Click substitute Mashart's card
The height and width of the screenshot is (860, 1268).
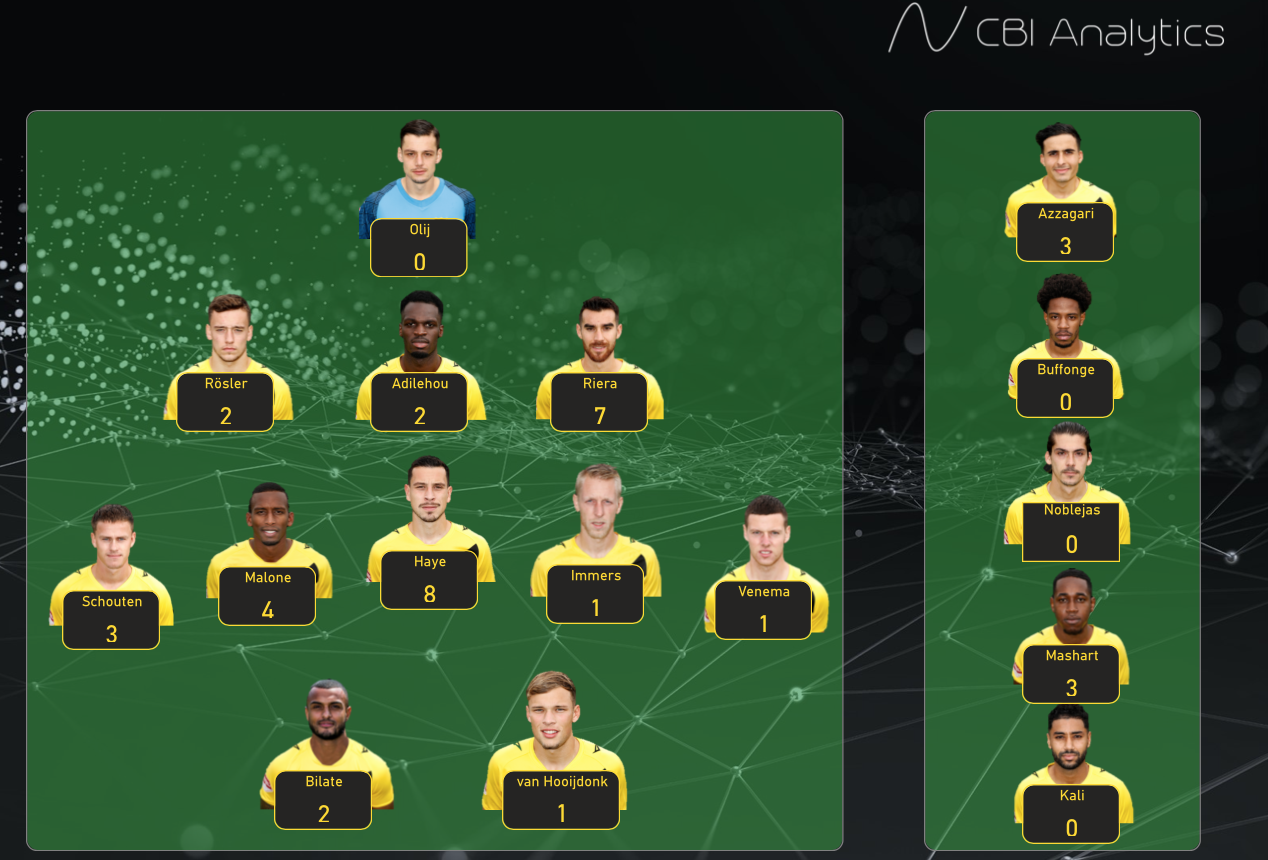(x=1071, y=673)
